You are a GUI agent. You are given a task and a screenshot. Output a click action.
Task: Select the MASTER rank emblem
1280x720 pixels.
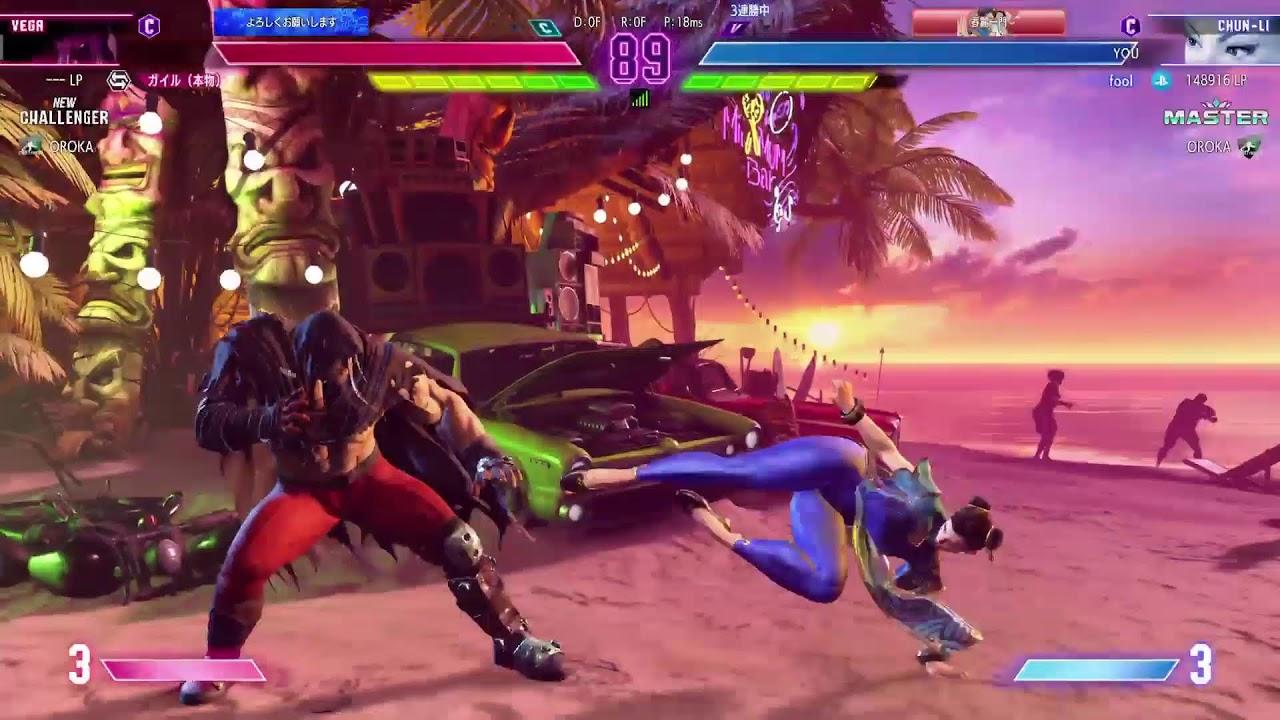click(1215, 116)
